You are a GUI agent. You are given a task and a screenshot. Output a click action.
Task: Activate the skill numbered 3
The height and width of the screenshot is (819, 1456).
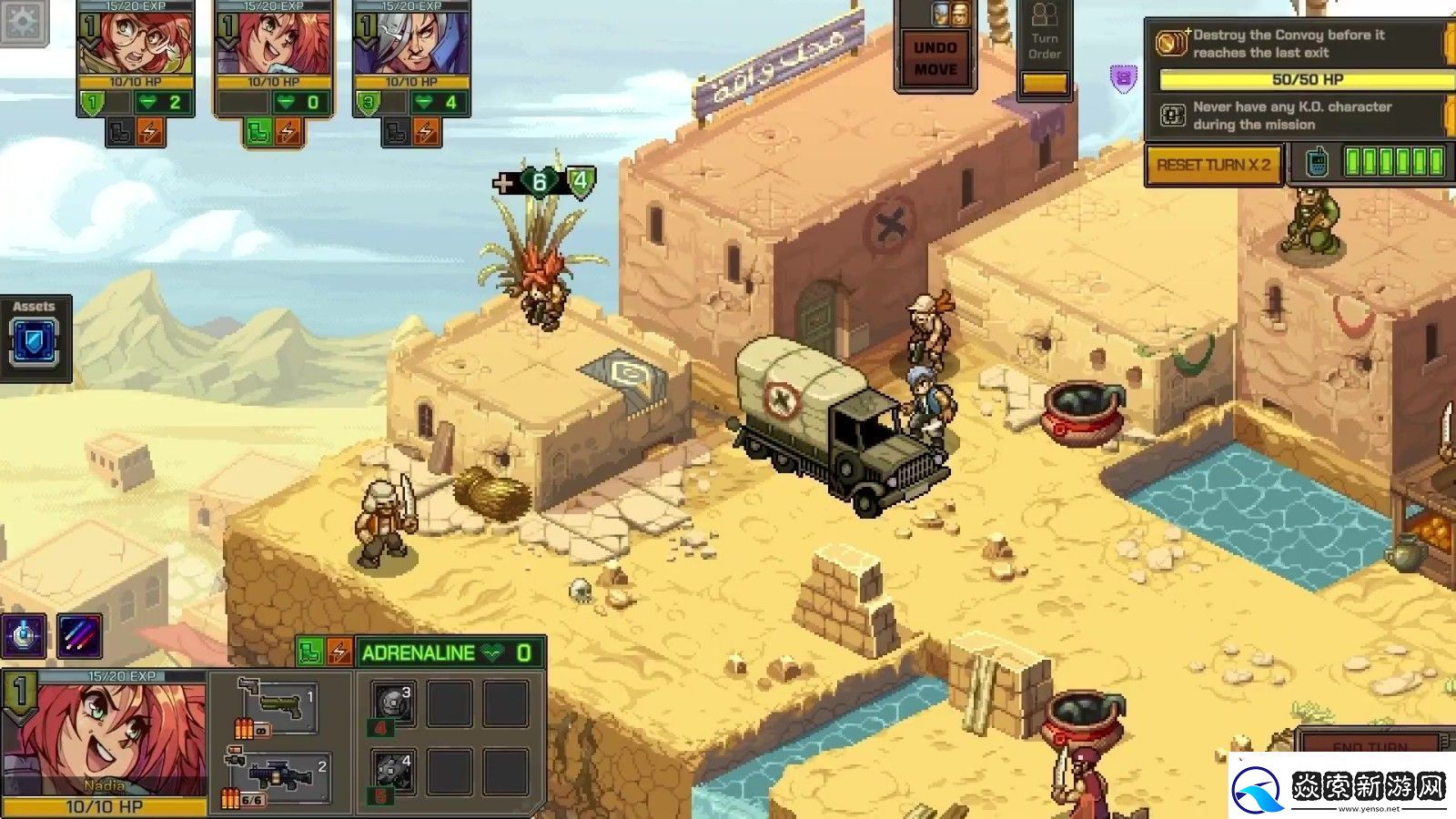click(x=393, y=703)
